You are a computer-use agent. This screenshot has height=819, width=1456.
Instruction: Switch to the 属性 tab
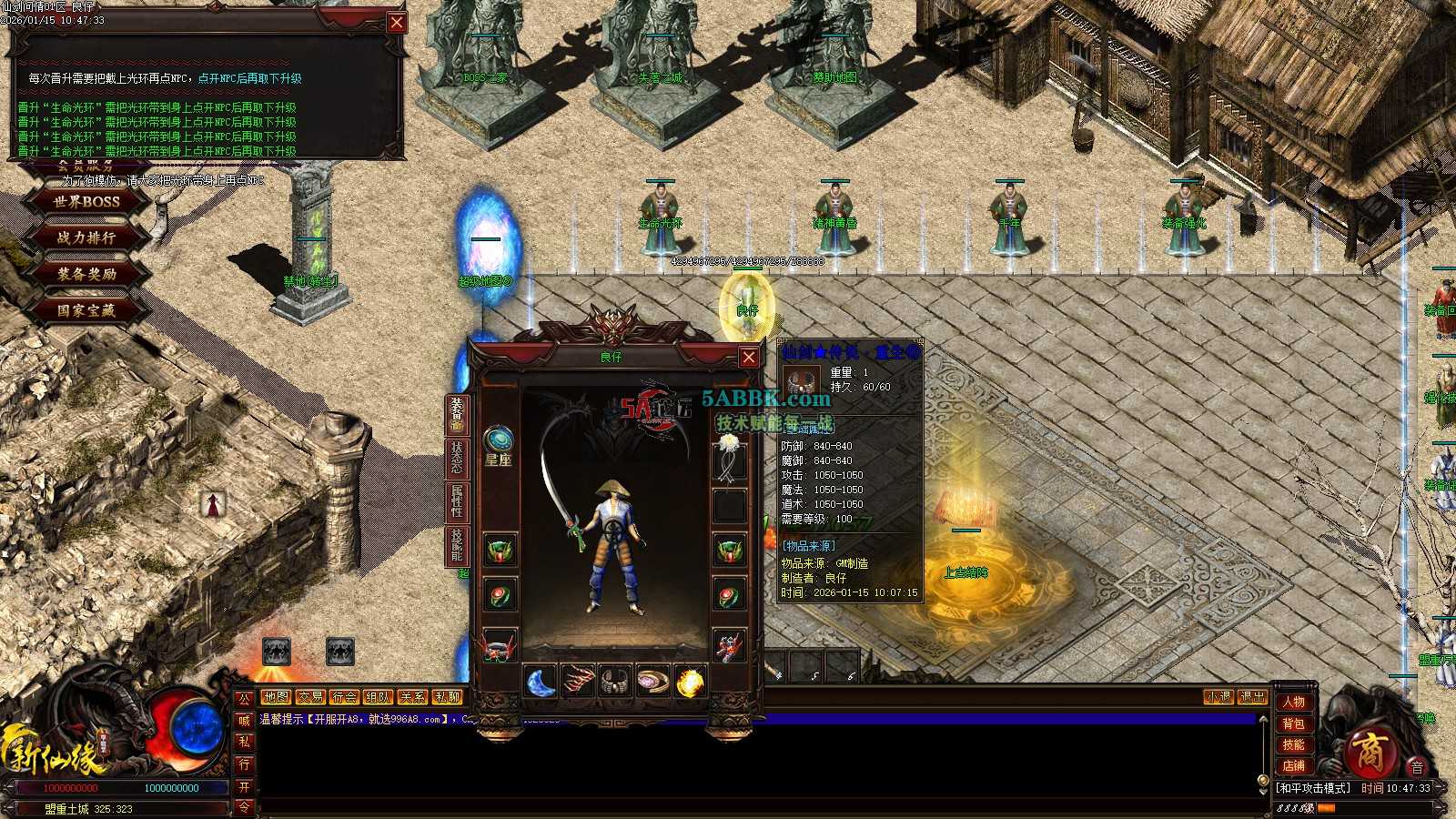[x=456, y=501]
